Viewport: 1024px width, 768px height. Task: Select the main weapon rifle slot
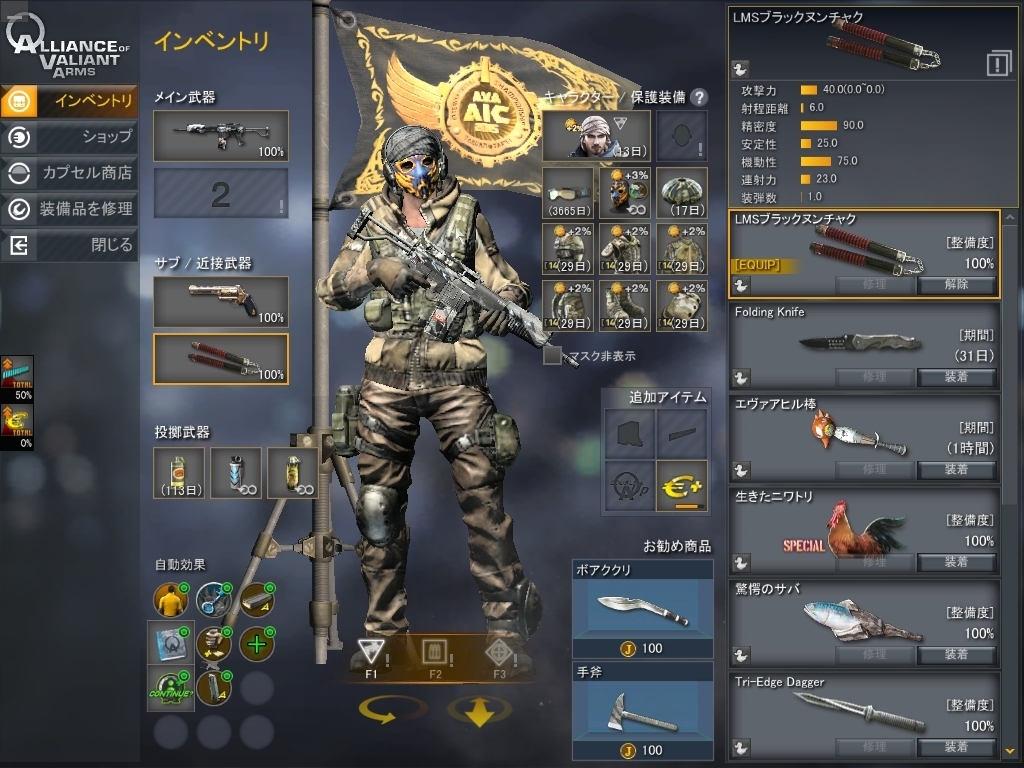tap(220, 135)
